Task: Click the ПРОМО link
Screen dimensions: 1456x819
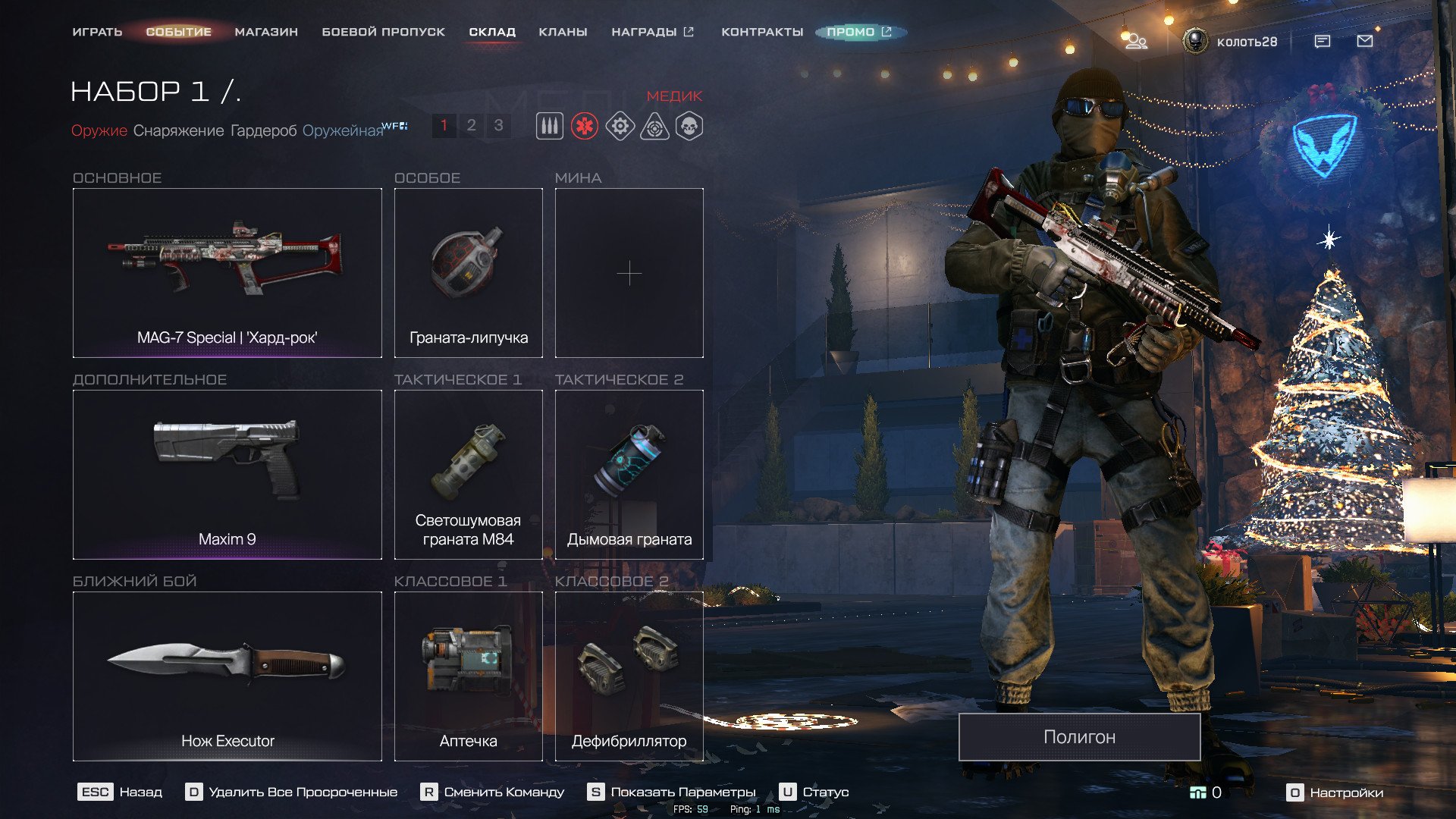Action: click(859, 32)
